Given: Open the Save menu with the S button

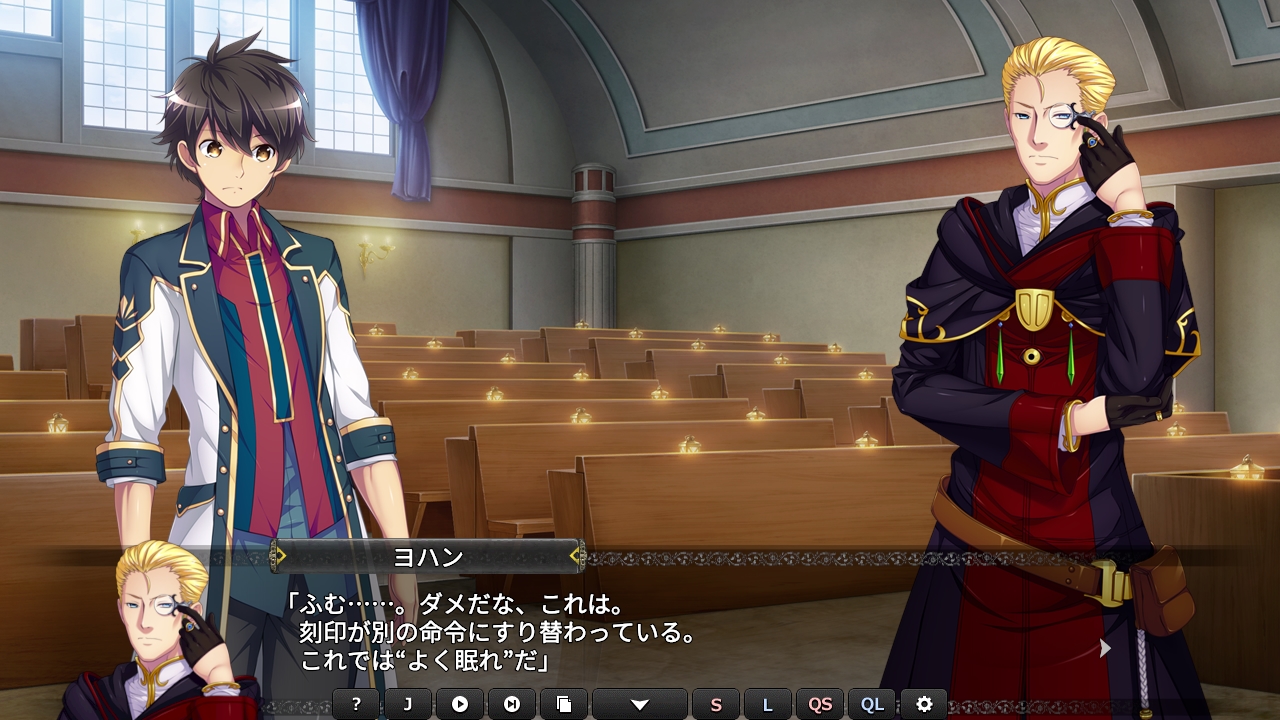Looking at the screenshot, I should [x=716, y=704].
